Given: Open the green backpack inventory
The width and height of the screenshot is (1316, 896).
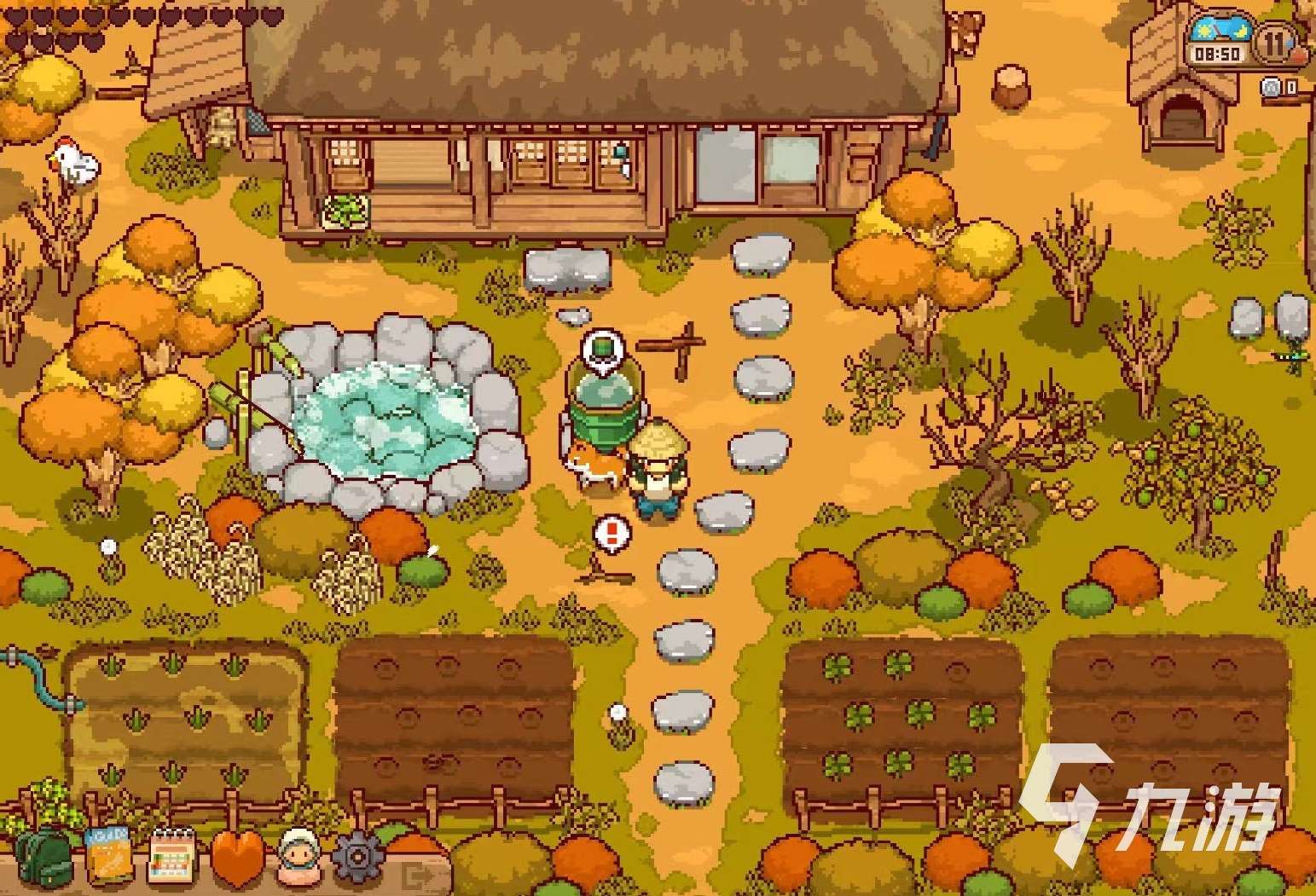Looking at the screenshot, I should tap(43, 856).
